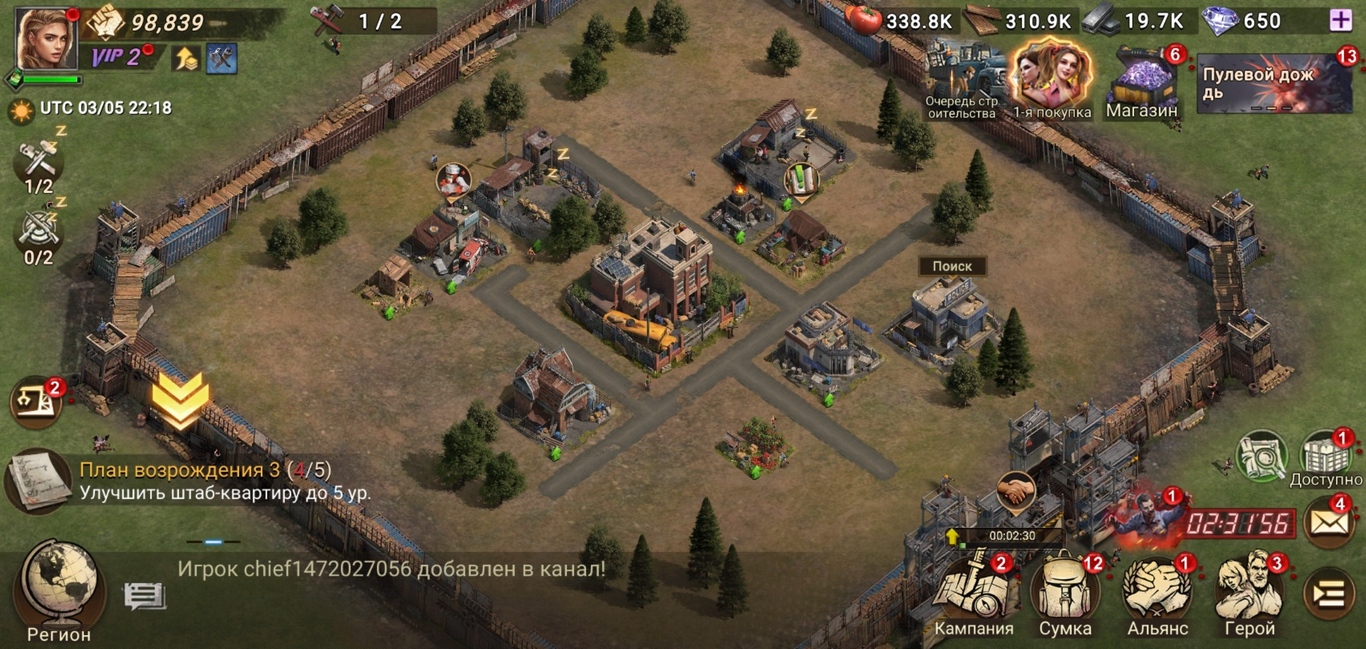Open the chat message box
Screen dimensions: 1366x649
click(144, 597)
